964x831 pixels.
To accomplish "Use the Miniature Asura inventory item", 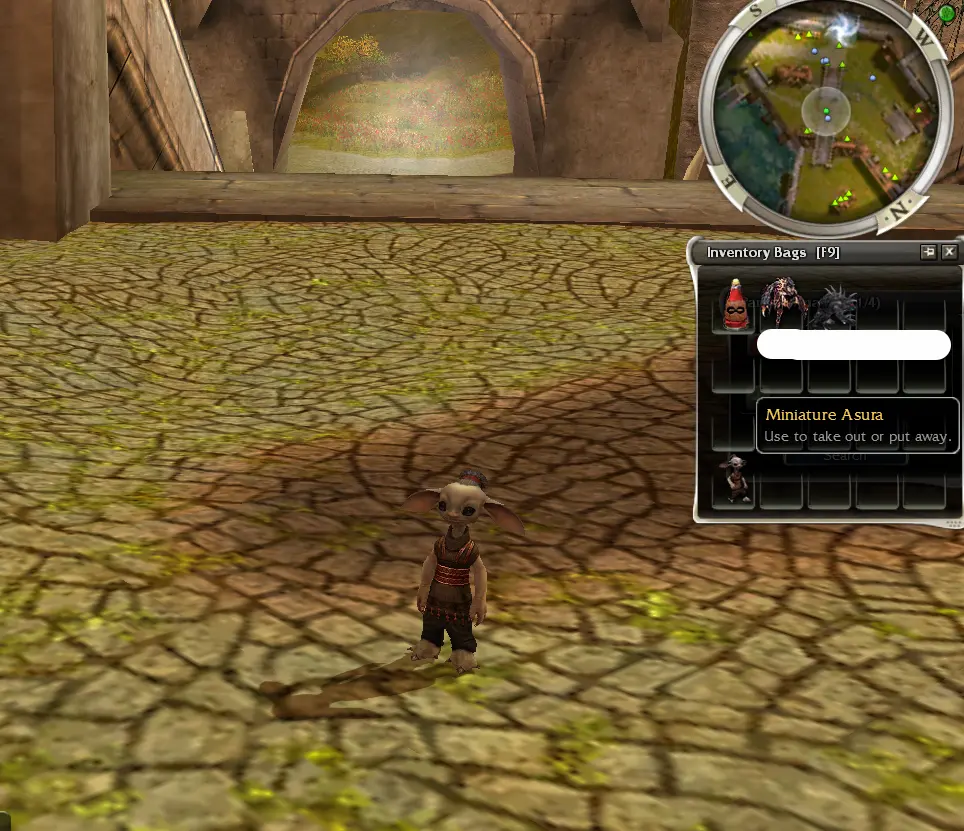I will point(737,481).
